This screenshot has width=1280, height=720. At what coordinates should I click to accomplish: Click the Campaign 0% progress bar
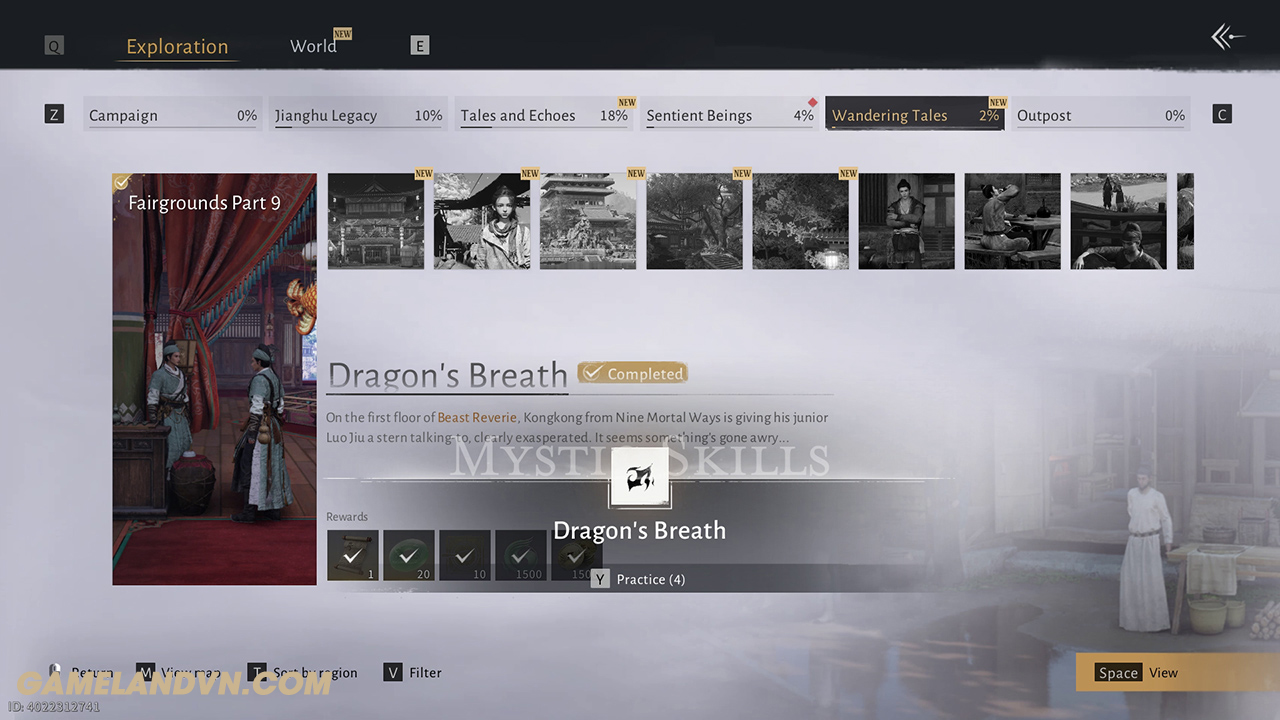[172, 115]
